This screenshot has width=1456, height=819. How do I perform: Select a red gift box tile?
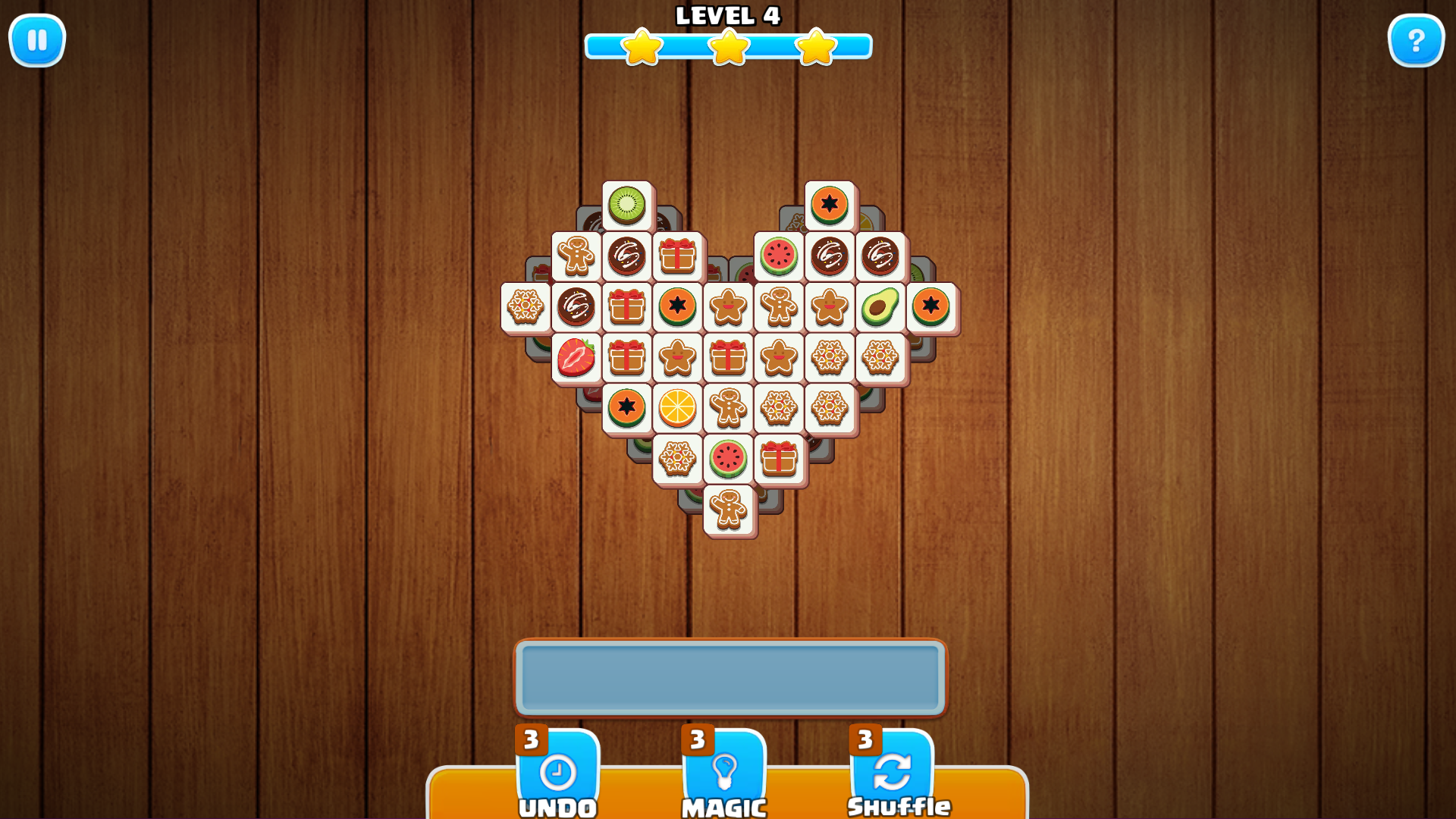(x=677, y=256)
